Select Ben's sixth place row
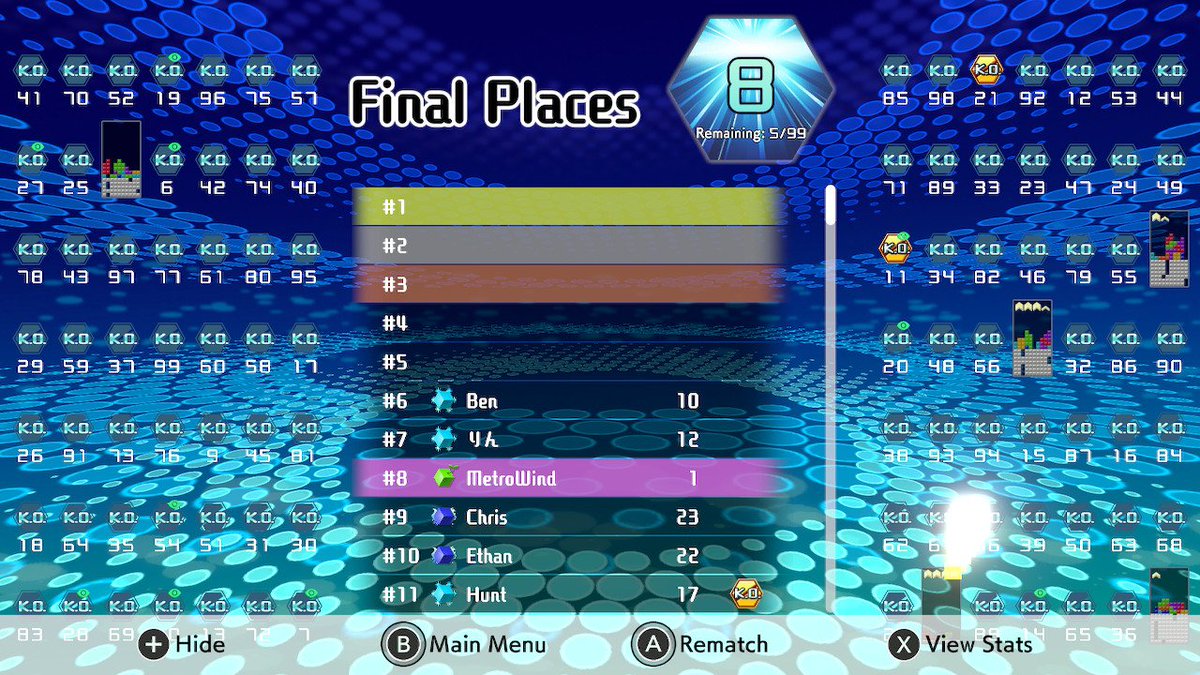Screen dimensions: 1200x675 pyautogui.click(x=565, y=401)
